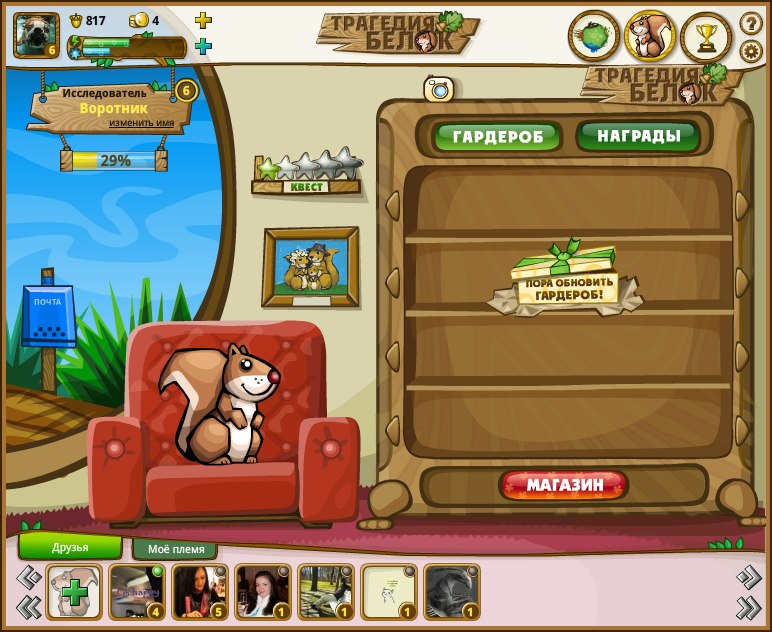
Task: Buy more acorns with yellow plus
Action: 203,20
